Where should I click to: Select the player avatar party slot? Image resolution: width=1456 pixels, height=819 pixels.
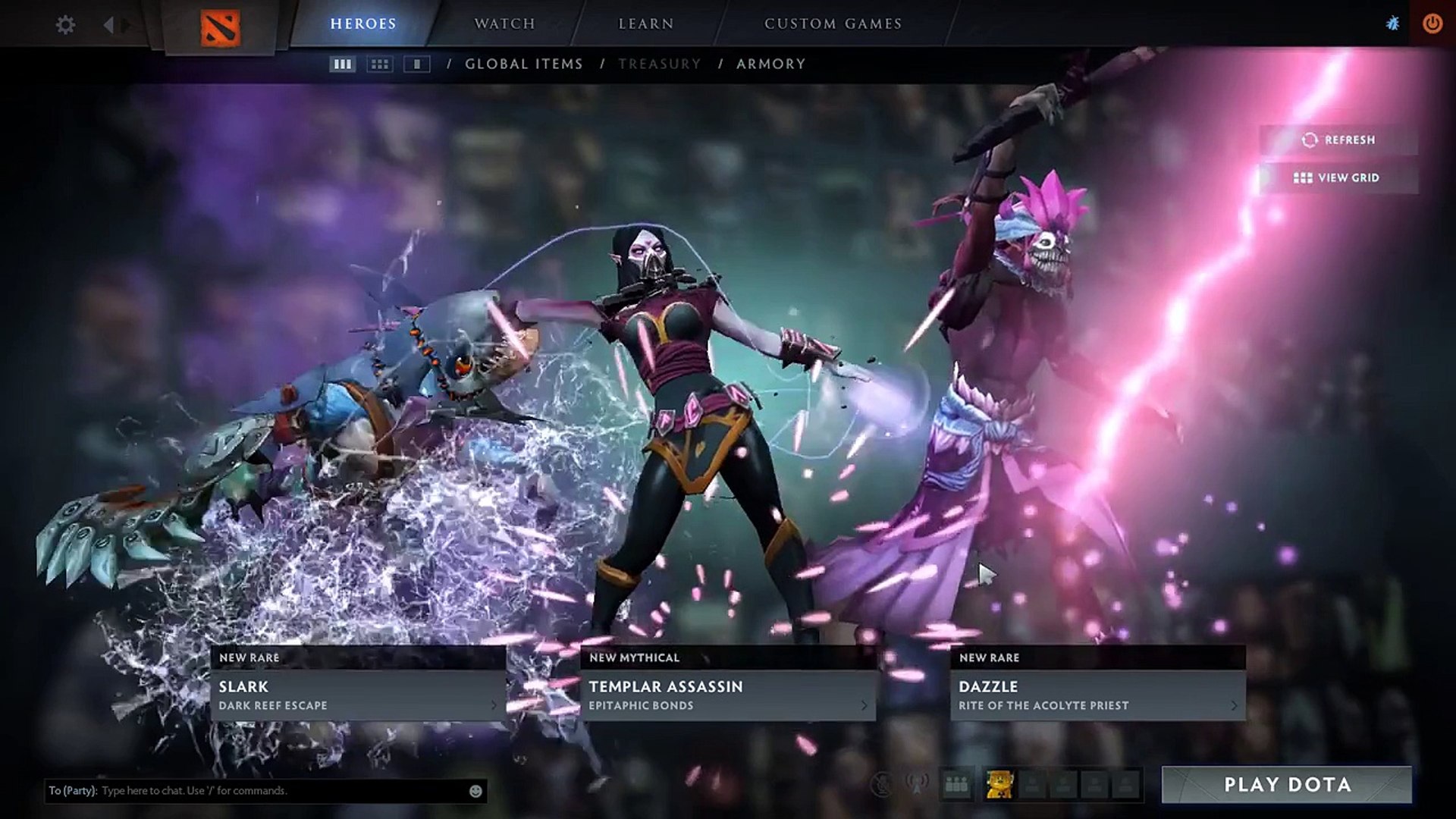[999, 785]
